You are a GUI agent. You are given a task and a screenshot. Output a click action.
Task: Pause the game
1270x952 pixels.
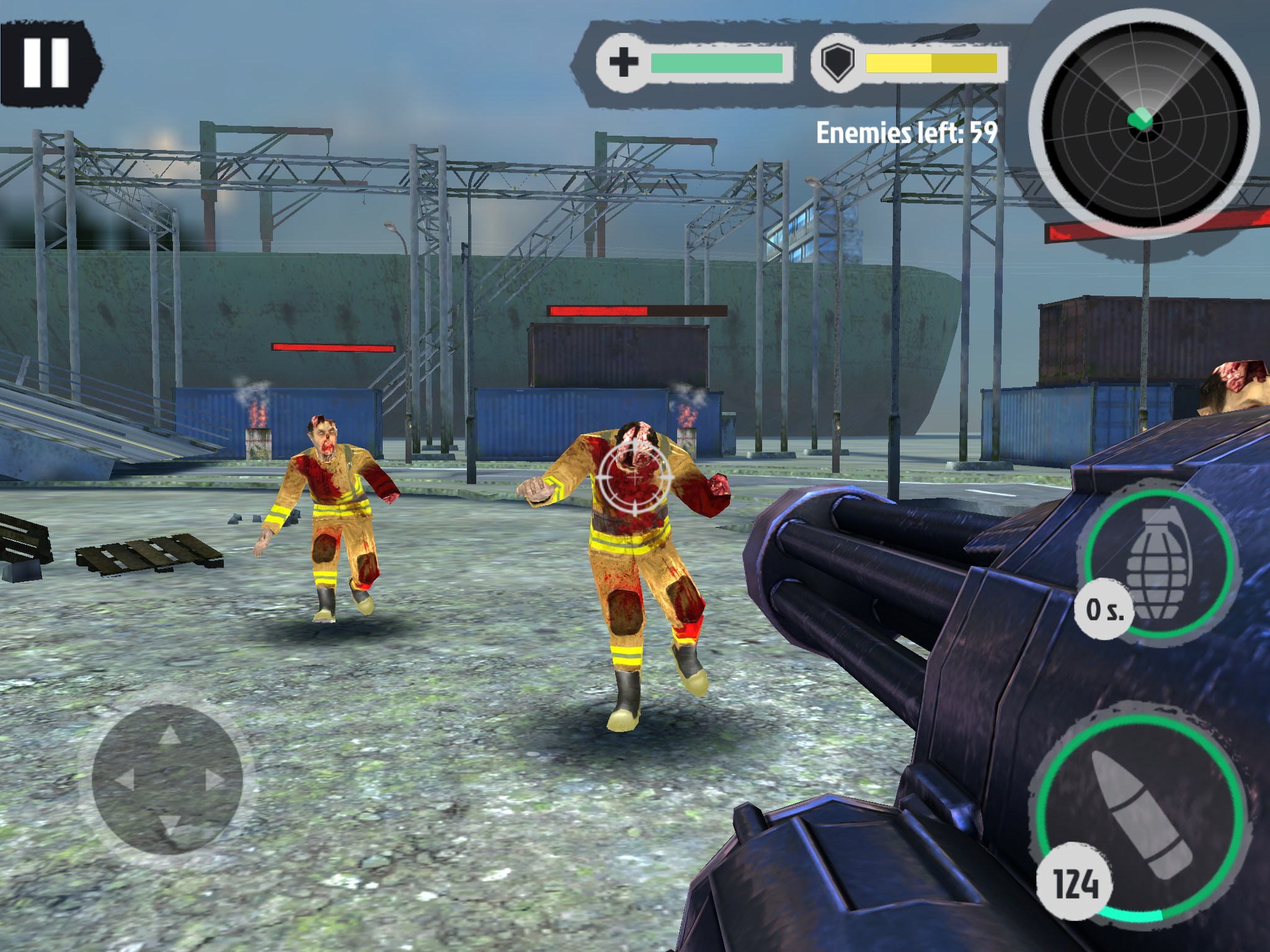tap(46, 63)
